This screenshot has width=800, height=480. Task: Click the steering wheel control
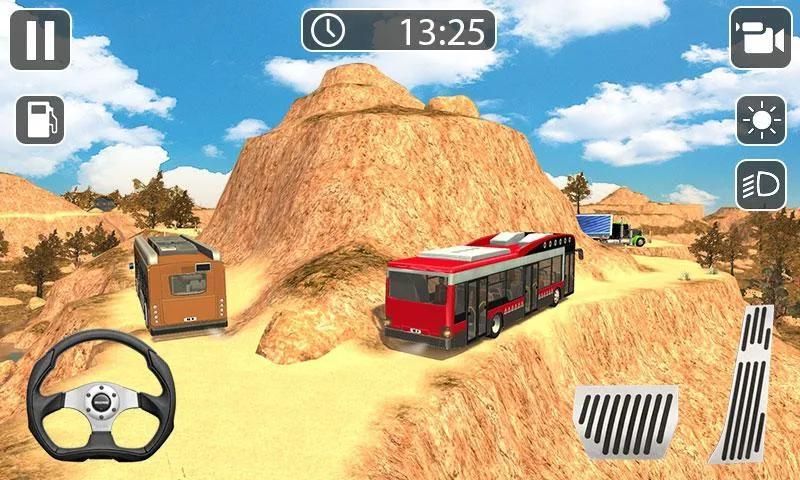coord(101,402)
